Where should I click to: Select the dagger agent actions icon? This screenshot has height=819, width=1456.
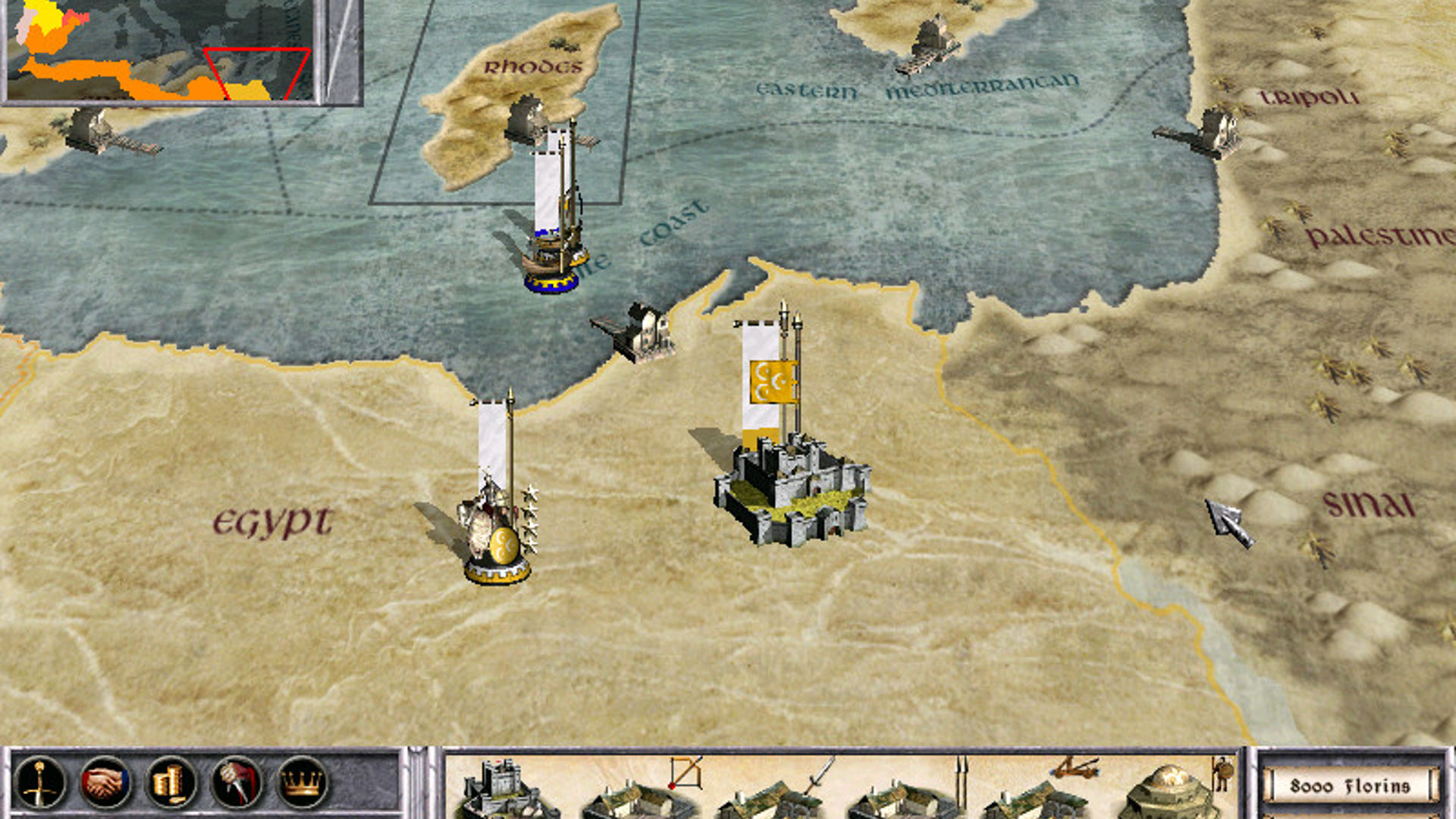(236, 781)
